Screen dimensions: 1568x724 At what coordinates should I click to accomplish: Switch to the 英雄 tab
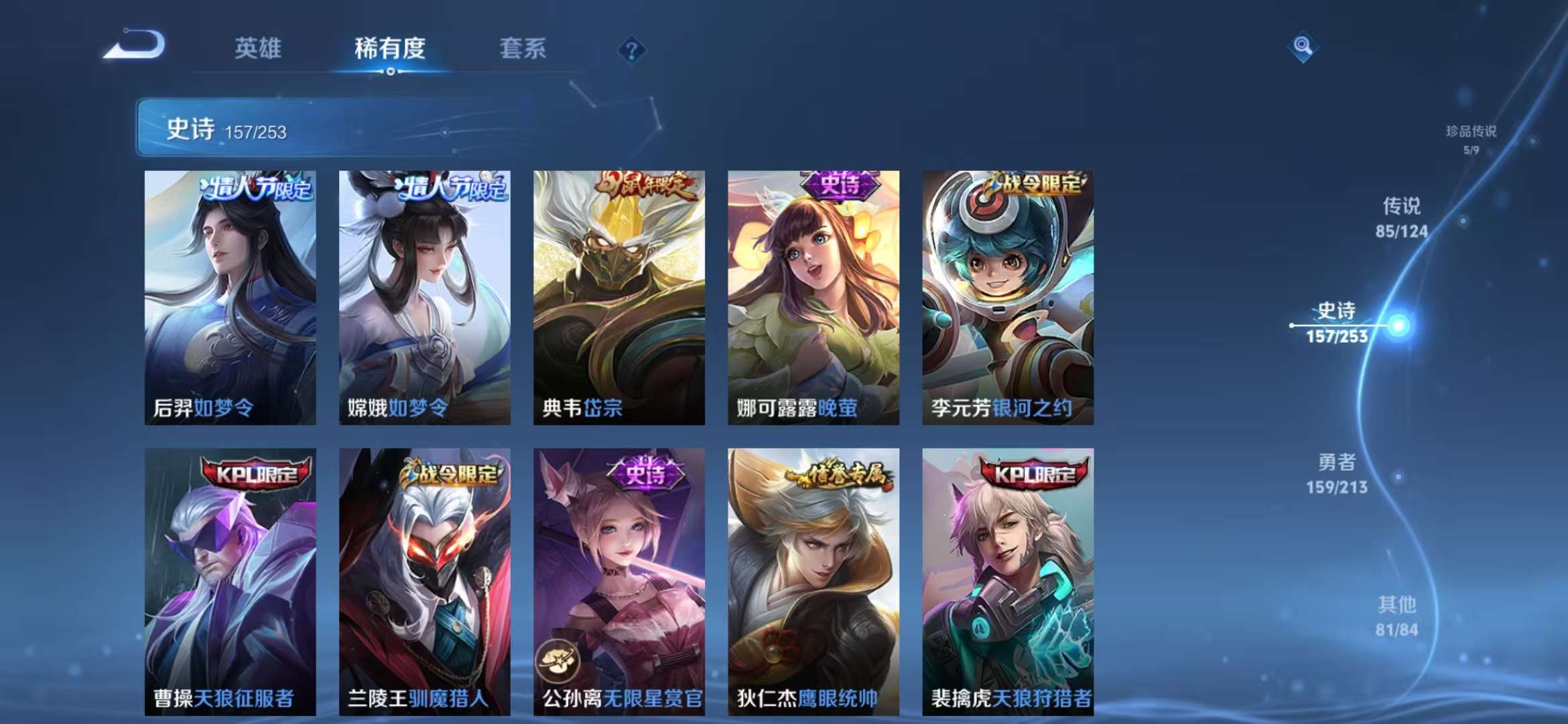(260, 48)
